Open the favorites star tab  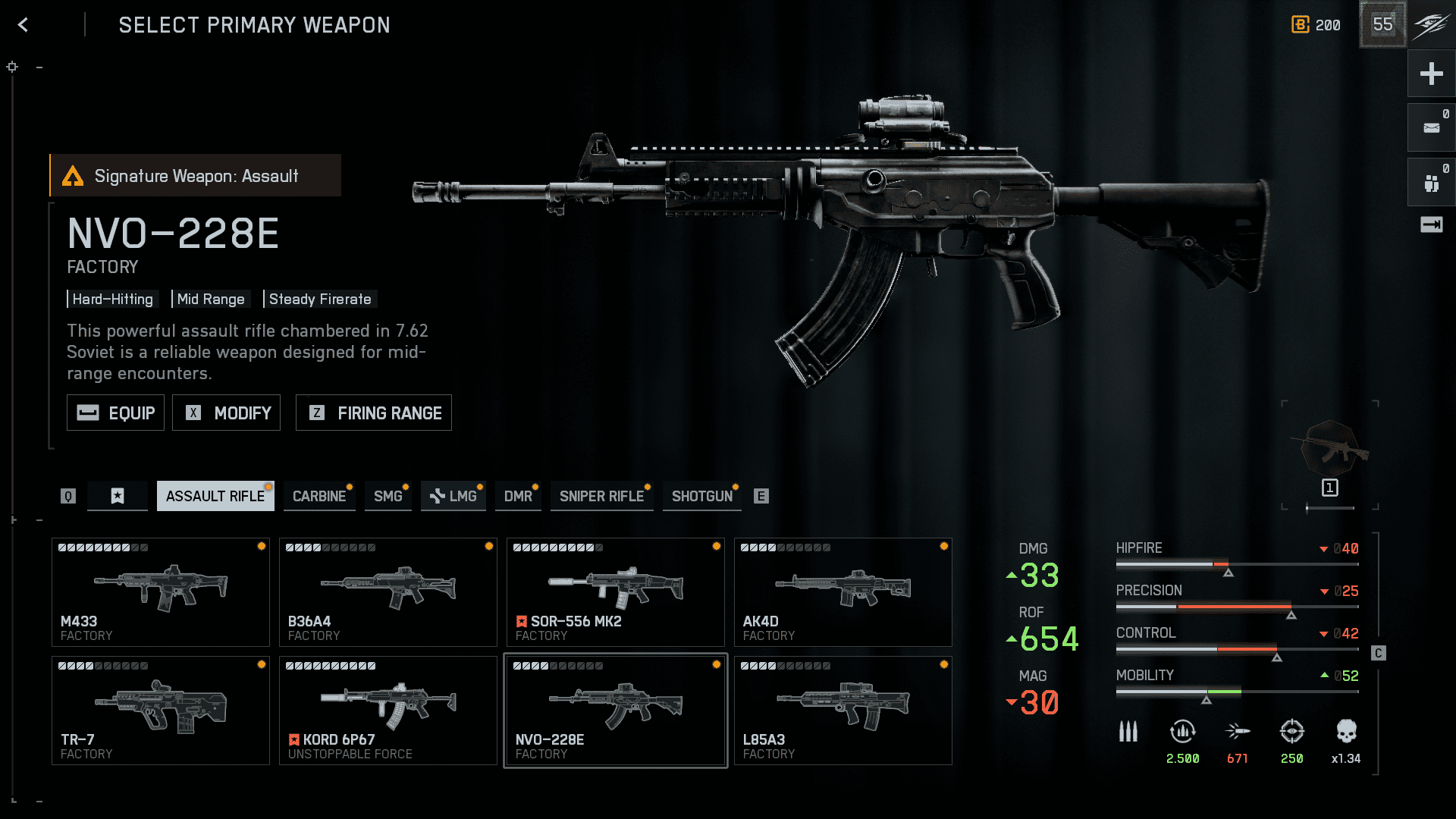118,496
